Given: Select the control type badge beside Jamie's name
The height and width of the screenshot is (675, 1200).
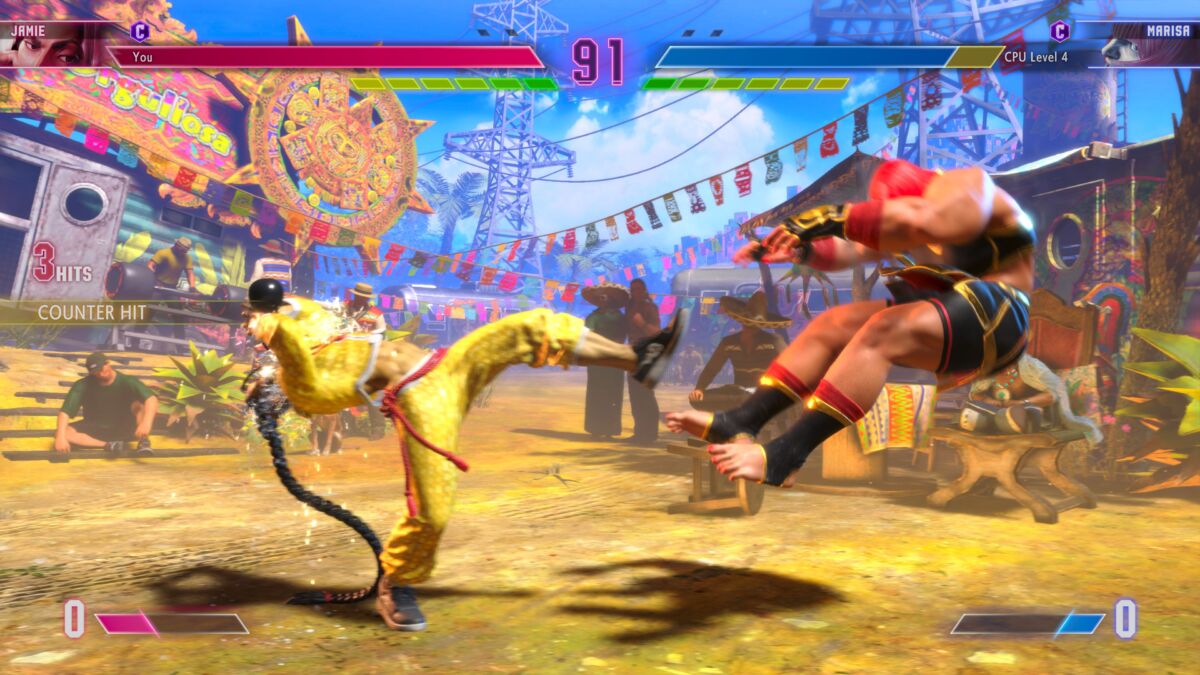Looking at the screenshot, I should (139, 31).
